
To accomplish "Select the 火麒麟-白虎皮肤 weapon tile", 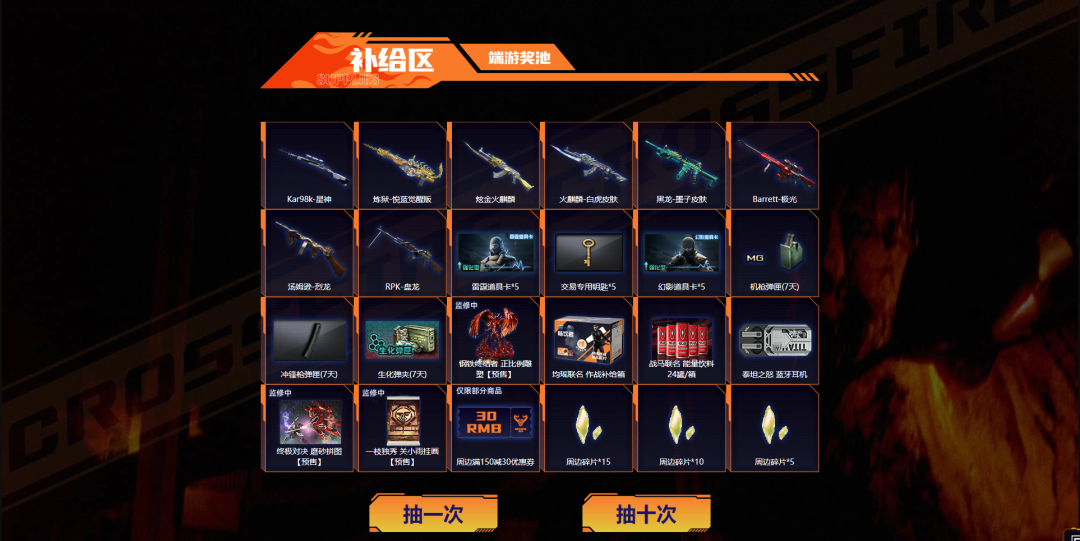I will [586, 165].
